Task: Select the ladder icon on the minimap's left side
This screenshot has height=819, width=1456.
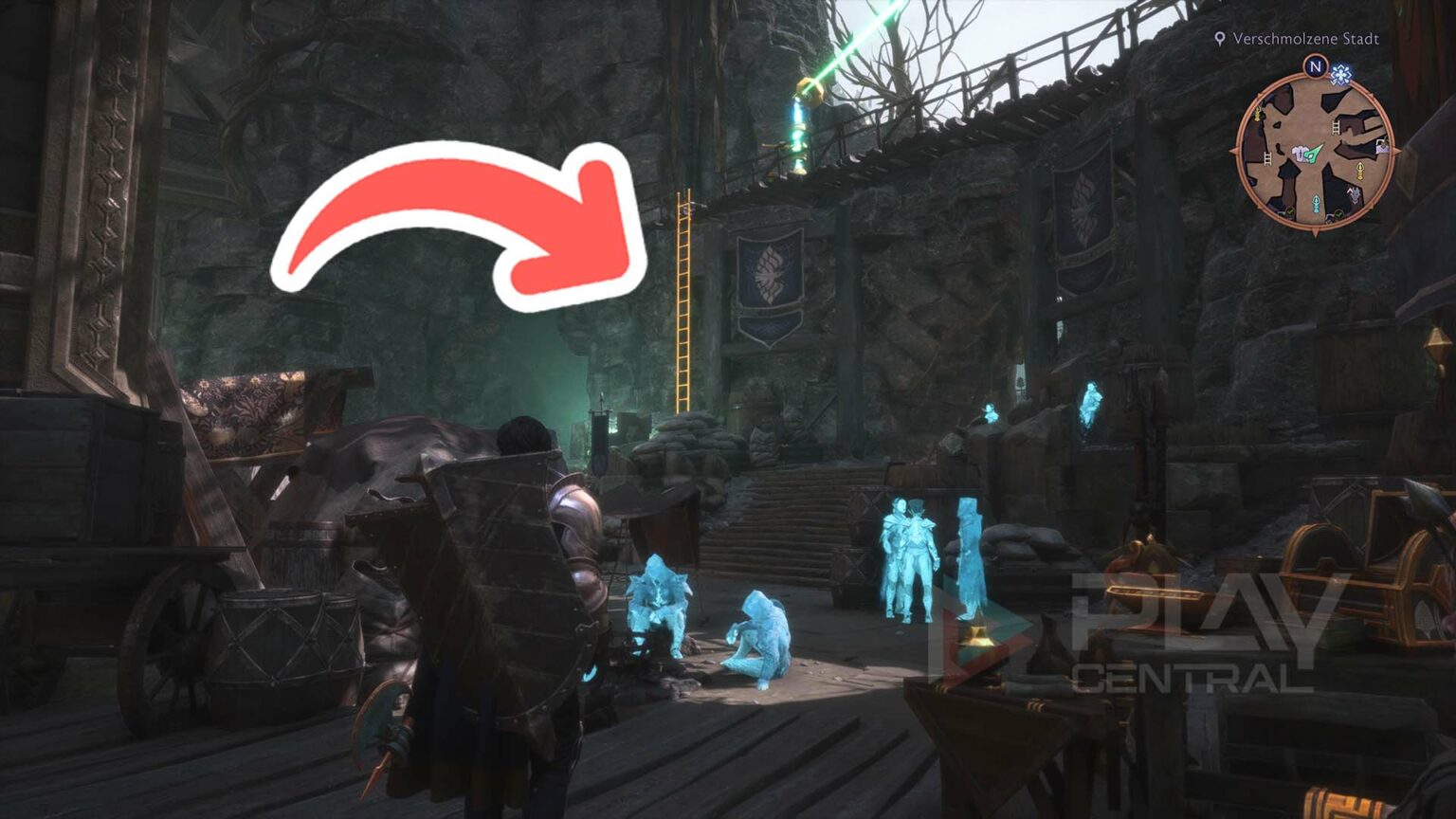Action: (1267, 158)
